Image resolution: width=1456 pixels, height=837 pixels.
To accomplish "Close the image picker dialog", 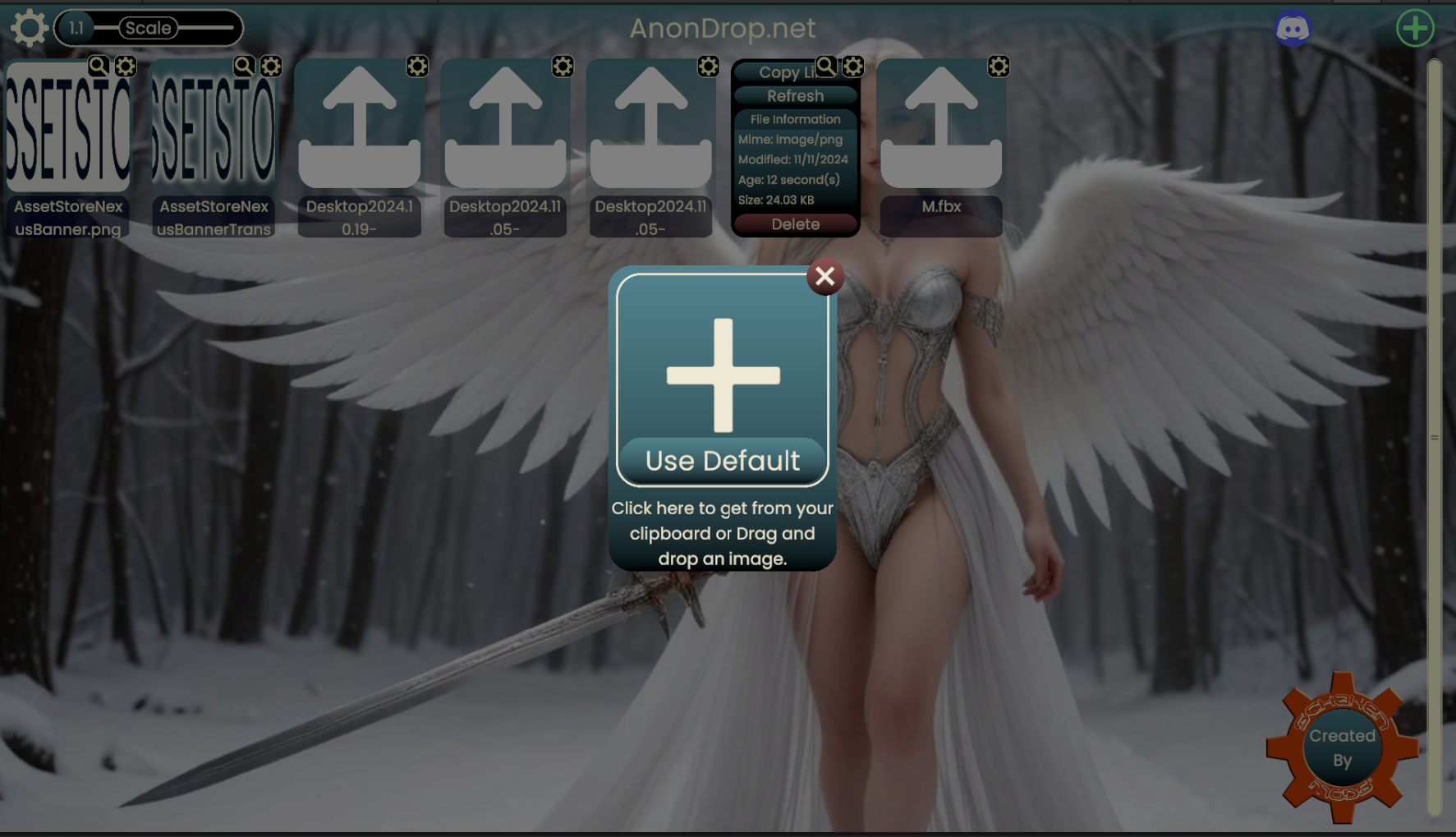I will click(x=825, y=277).
